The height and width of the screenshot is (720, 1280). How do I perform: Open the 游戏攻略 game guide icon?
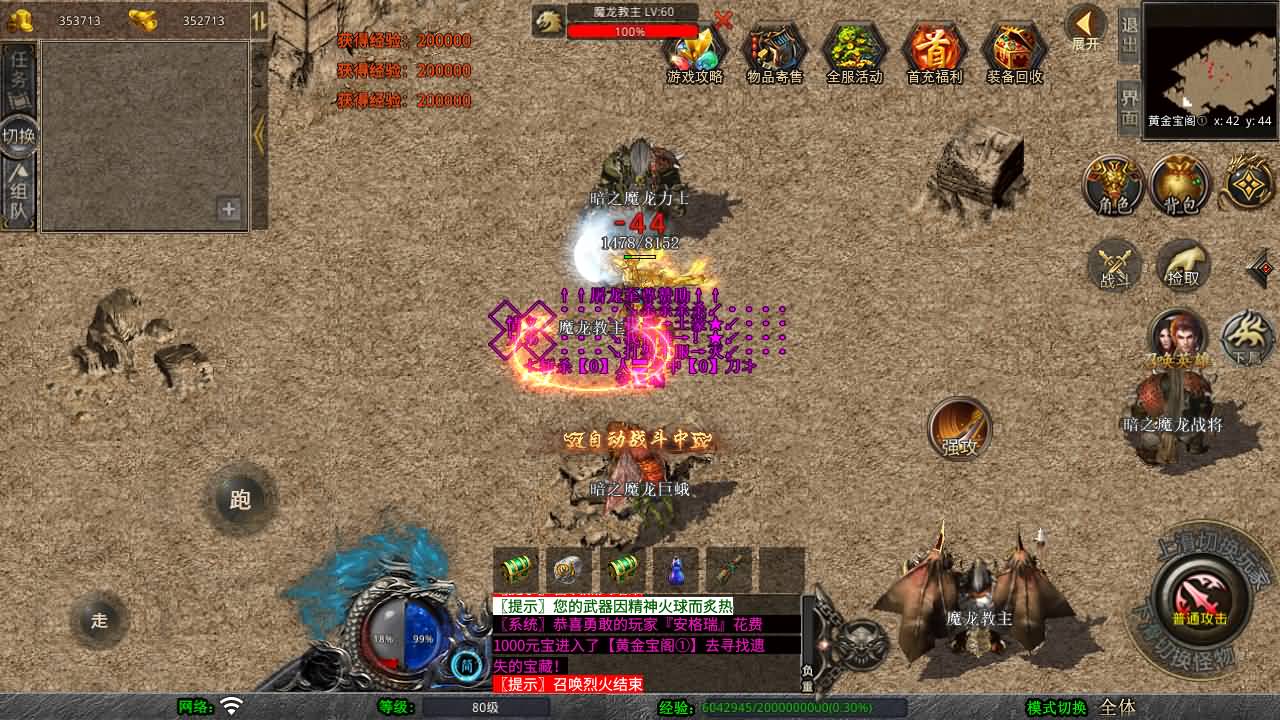coord(695,52)
